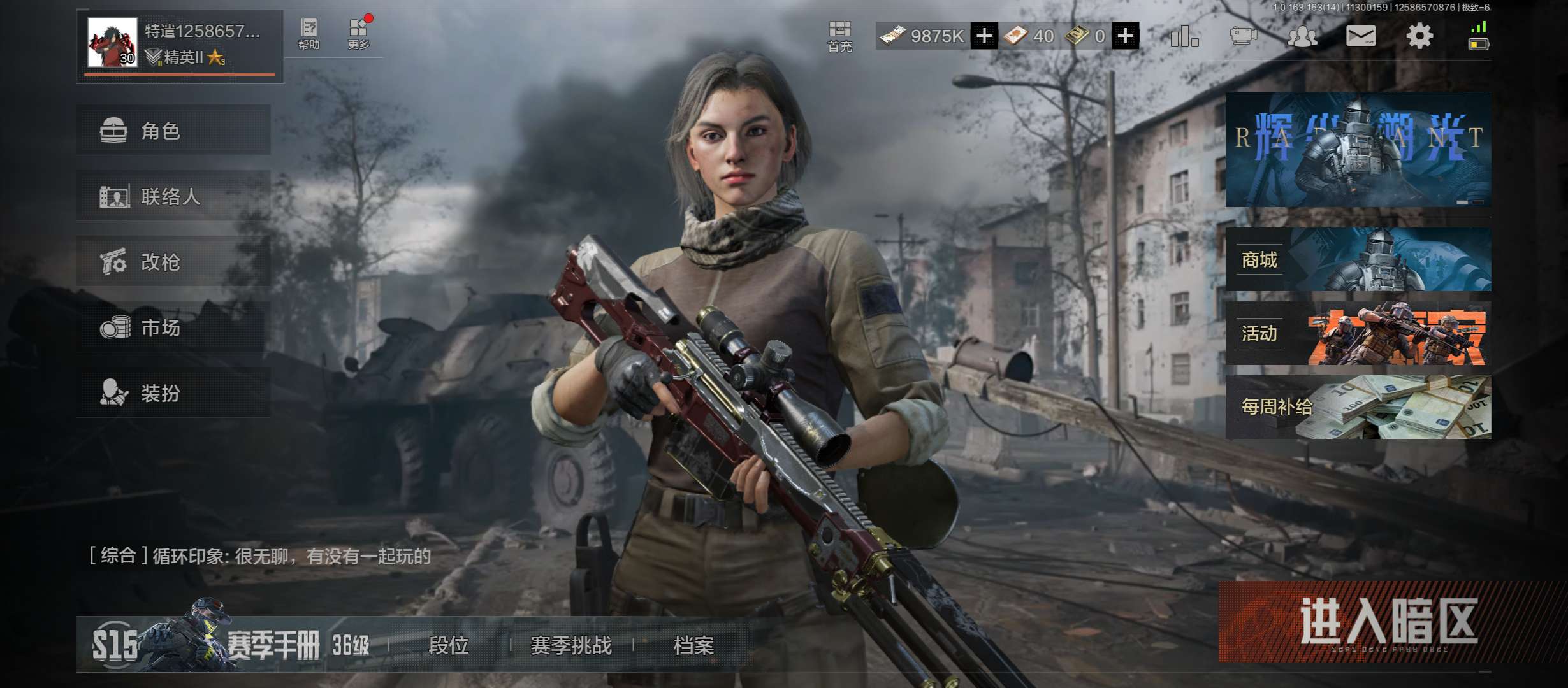Open the 活动 events banner
1568x688 pixels.
click(1358, 333)
